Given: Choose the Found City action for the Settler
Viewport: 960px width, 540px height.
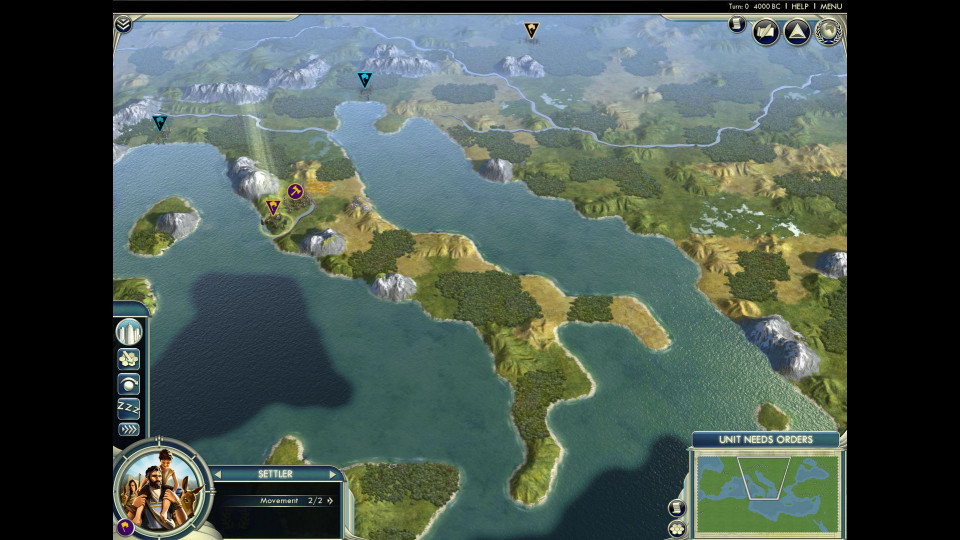Looking at the screenshot, I should click(129, 332).
